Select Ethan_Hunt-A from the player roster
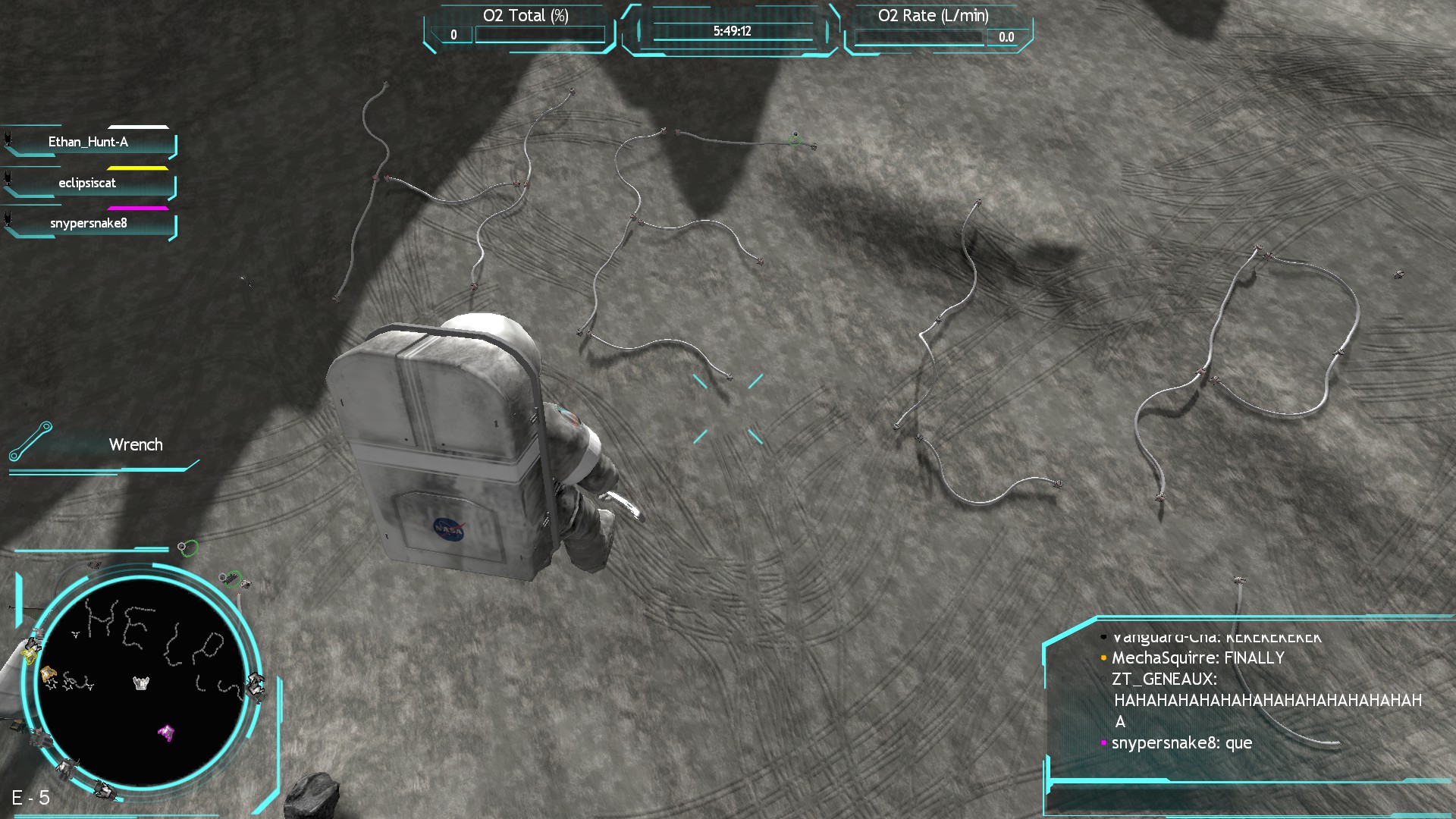Image resolution: width=1456 pixels, height=819 pixels. [x=89, y=142]
